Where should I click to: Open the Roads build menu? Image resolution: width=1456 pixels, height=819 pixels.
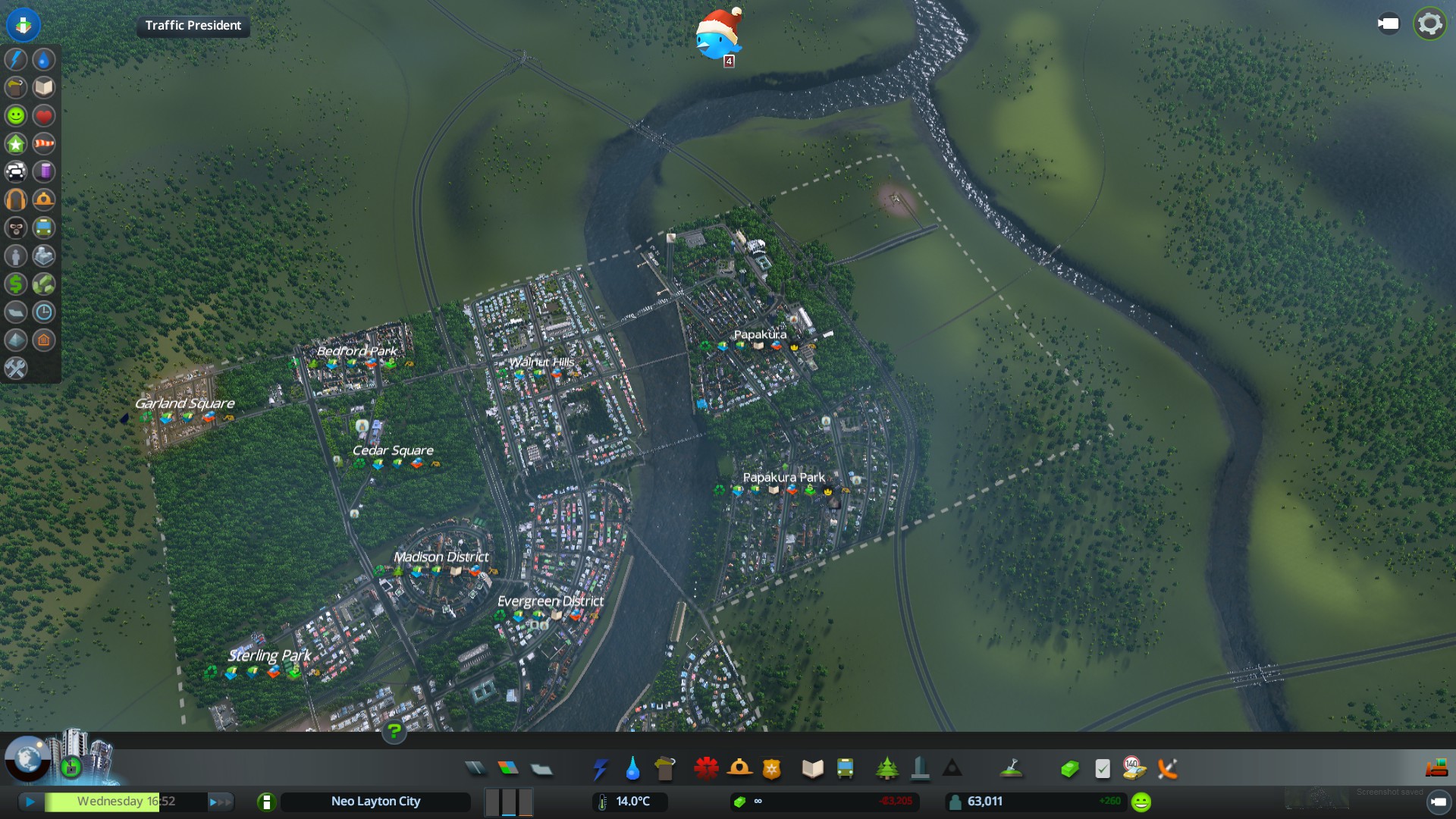click(x=475, y=769)
